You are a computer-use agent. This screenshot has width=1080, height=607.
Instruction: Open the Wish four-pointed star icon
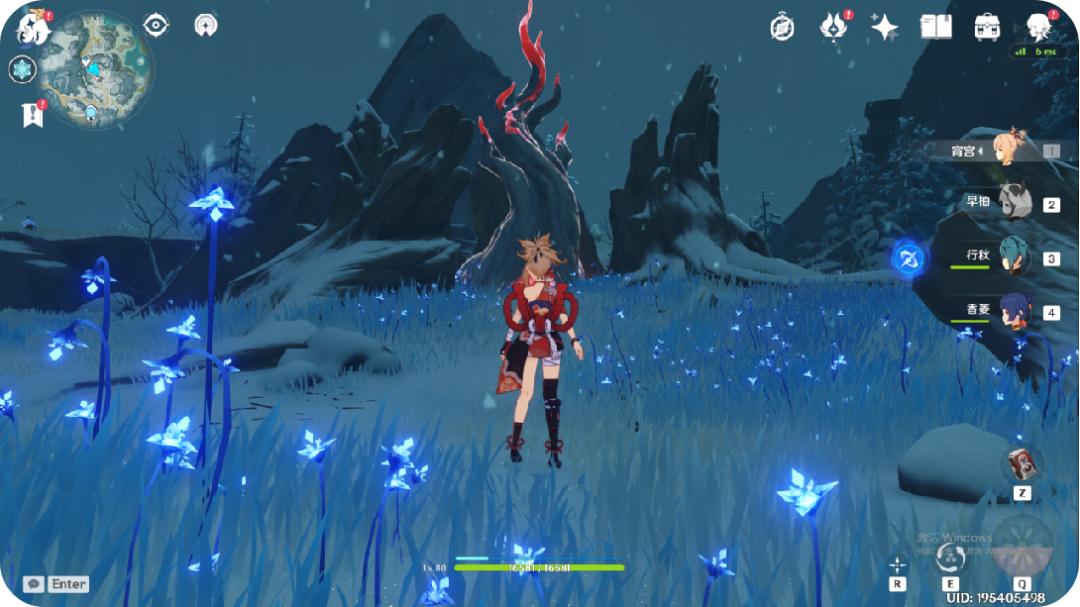click(884, 27)
